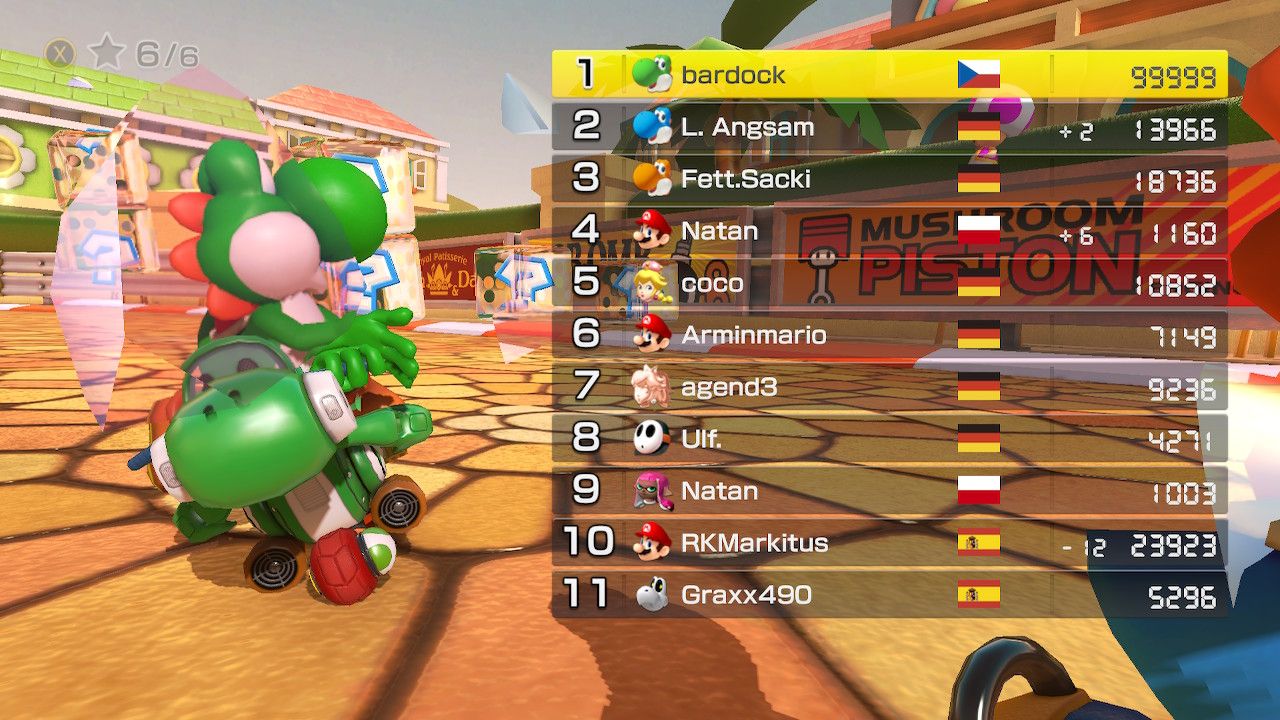
Task: Select the ninth-place Natan row
Action: pos(889,491)
